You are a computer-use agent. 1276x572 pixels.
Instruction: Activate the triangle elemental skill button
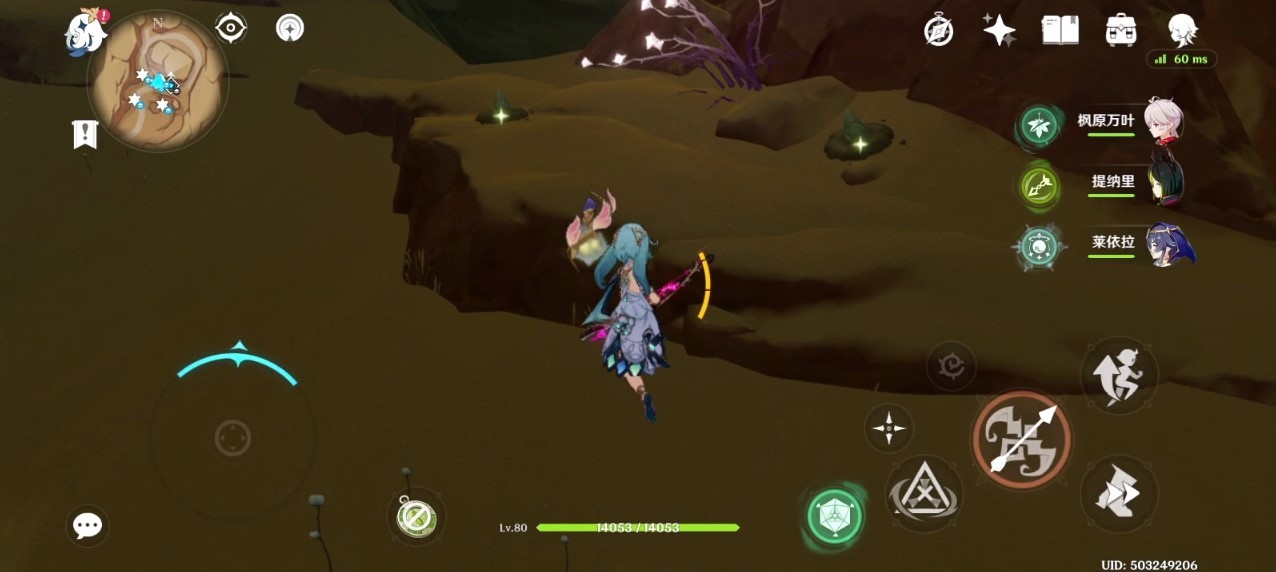tap(923, 493)
